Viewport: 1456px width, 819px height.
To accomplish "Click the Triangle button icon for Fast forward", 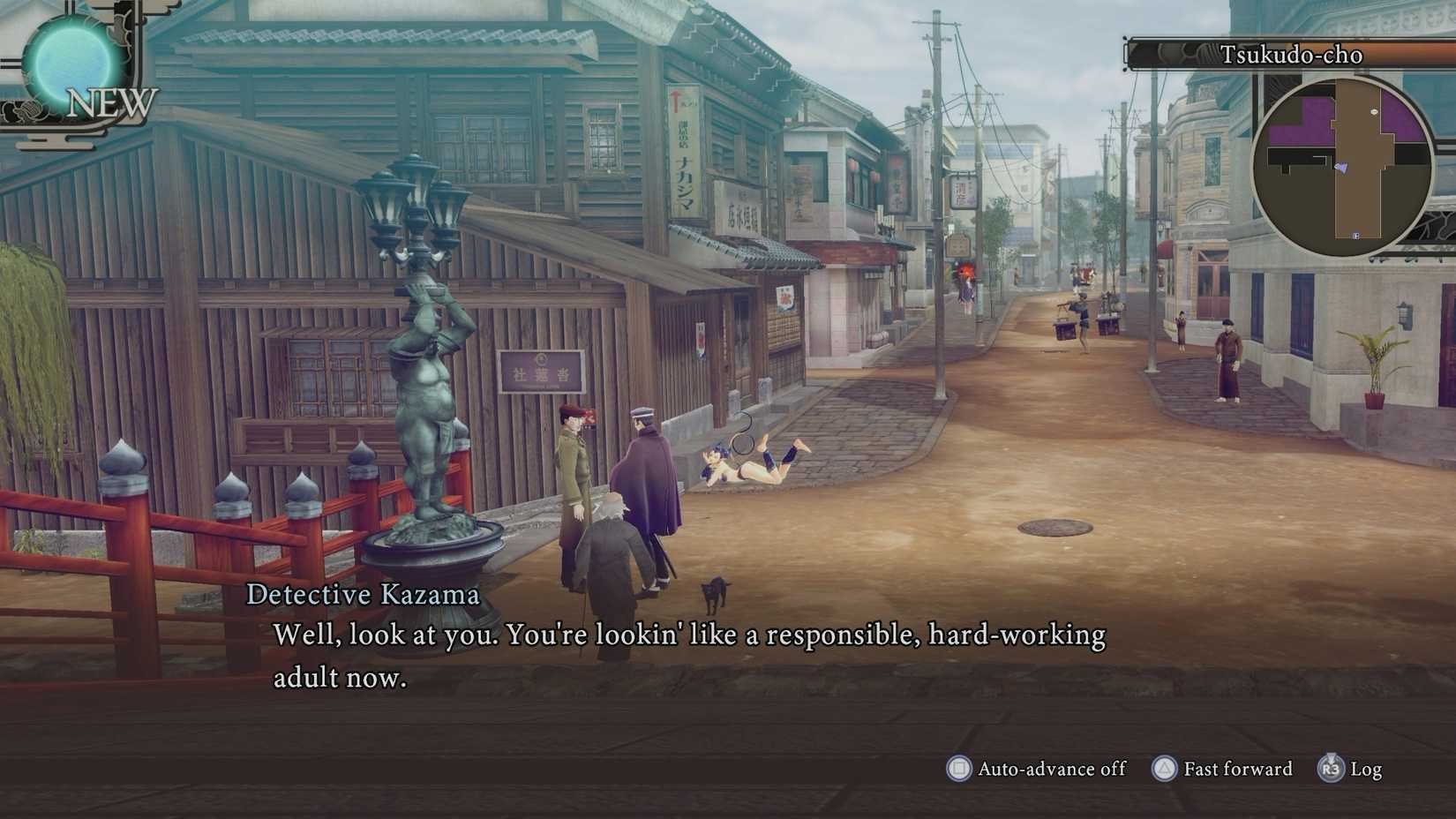I will (1163, 769).
